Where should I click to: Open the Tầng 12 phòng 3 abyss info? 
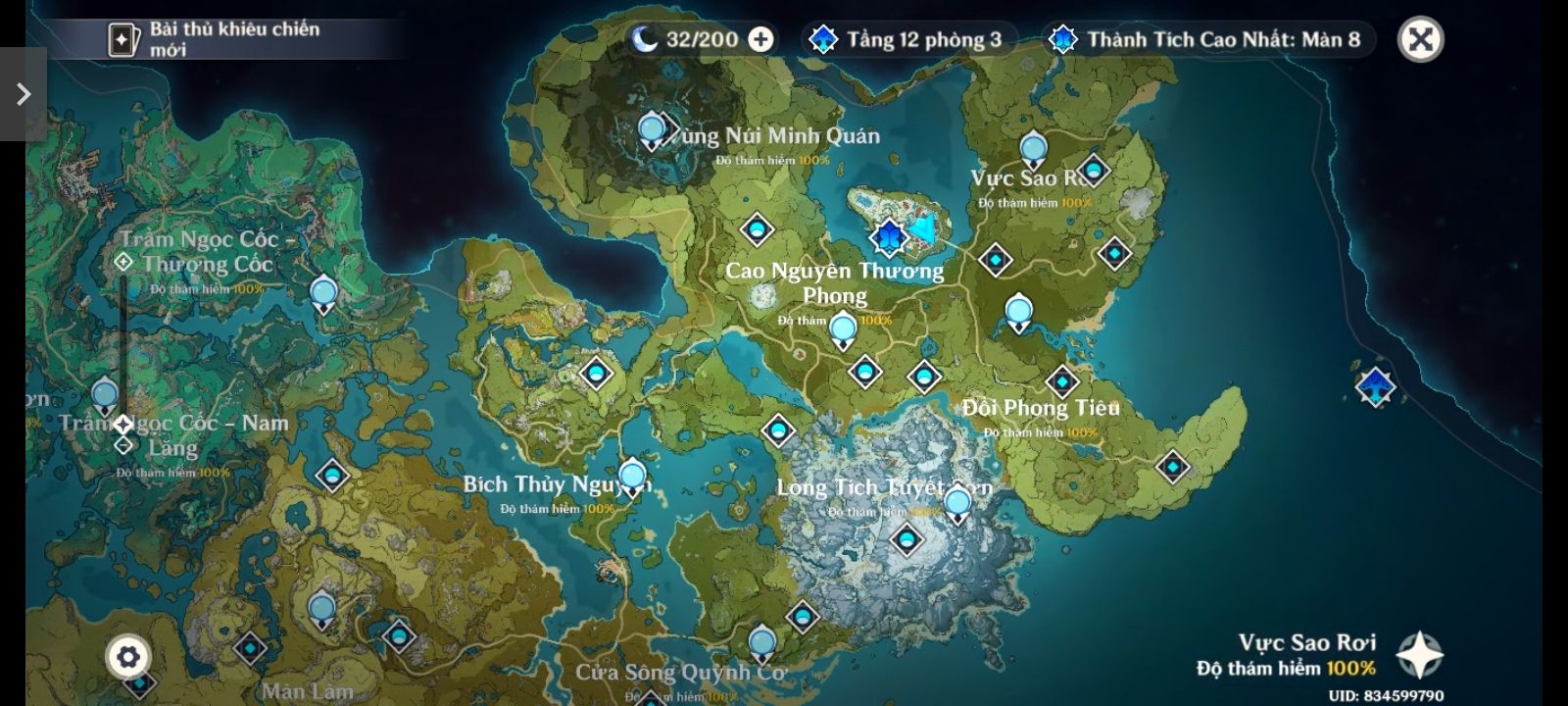coord(908,39)
